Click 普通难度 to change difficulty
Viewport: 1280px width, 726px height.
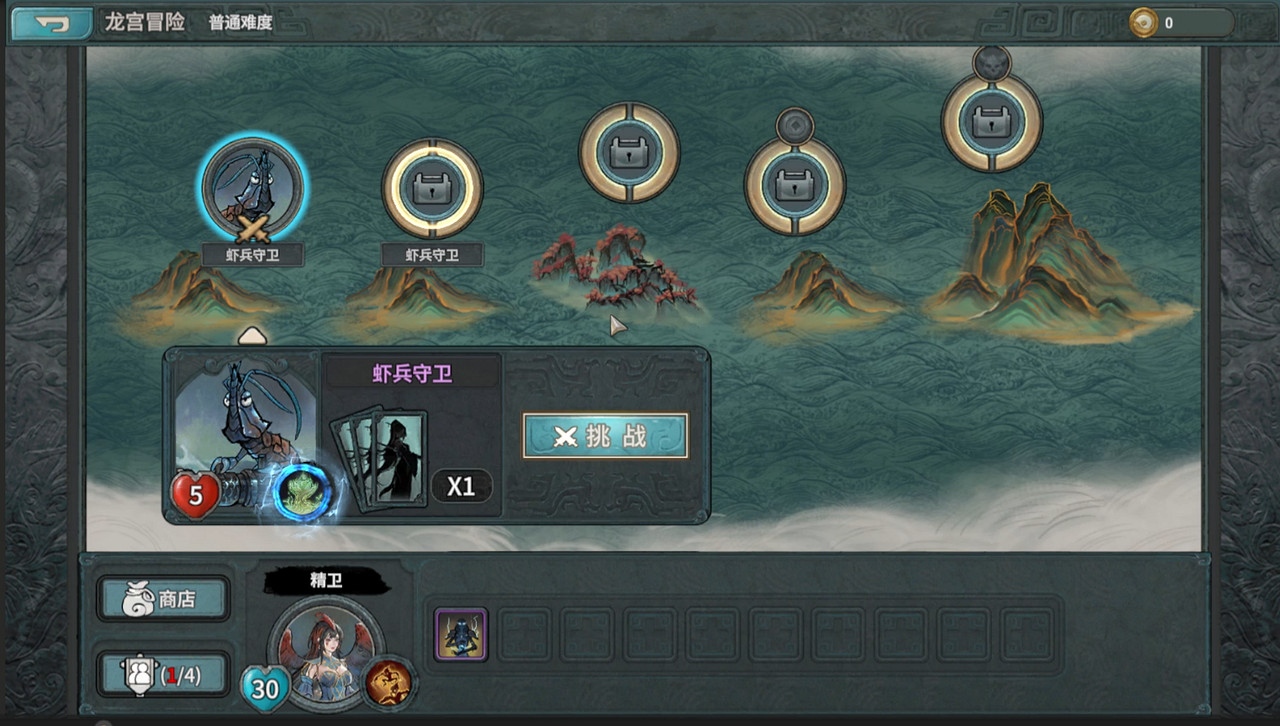(x=239, y=23)
